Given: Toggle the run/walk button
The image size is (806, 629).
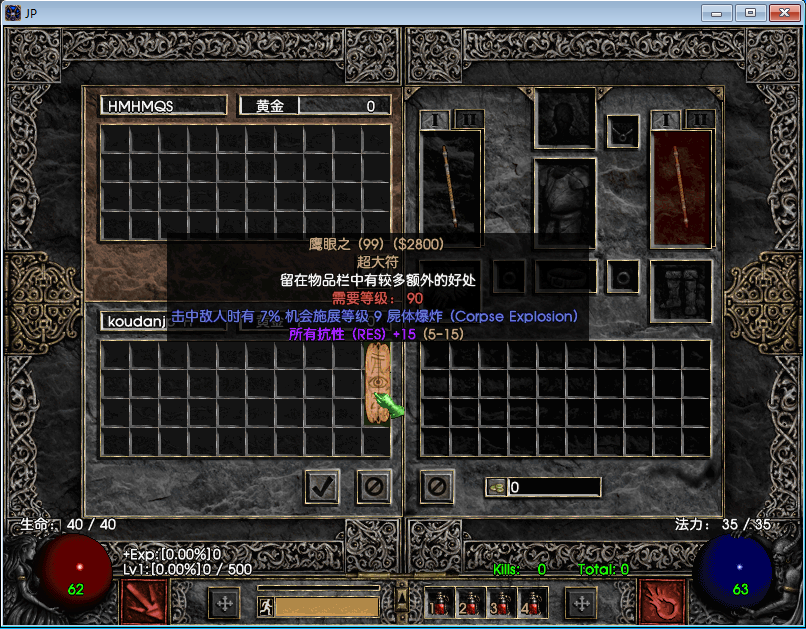Looking at the screenshot, I should pos(265,605).
